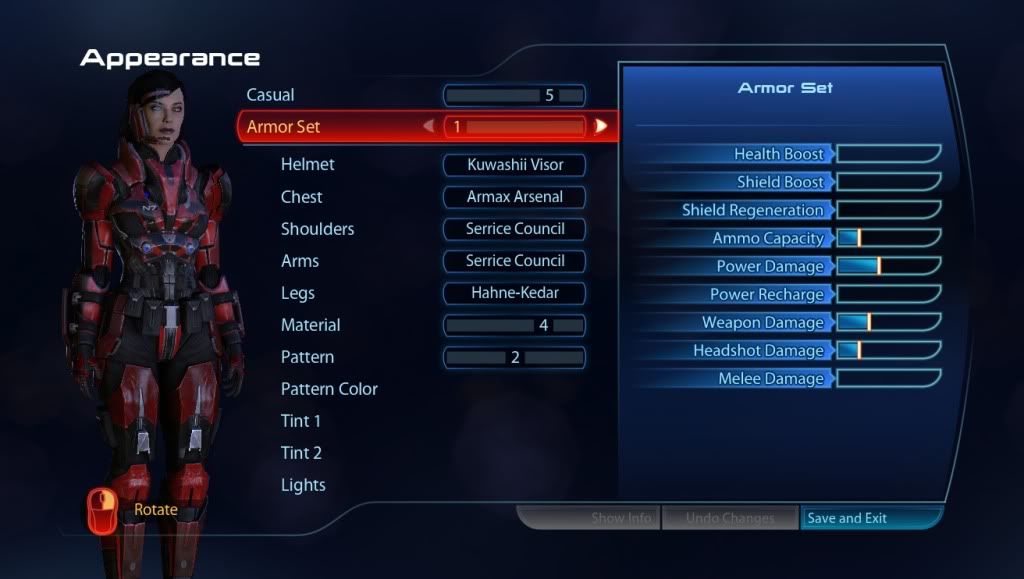Screen dimensions: 1024x579
Task: Adjust the Pattern selector
Action: coord(514,357)
